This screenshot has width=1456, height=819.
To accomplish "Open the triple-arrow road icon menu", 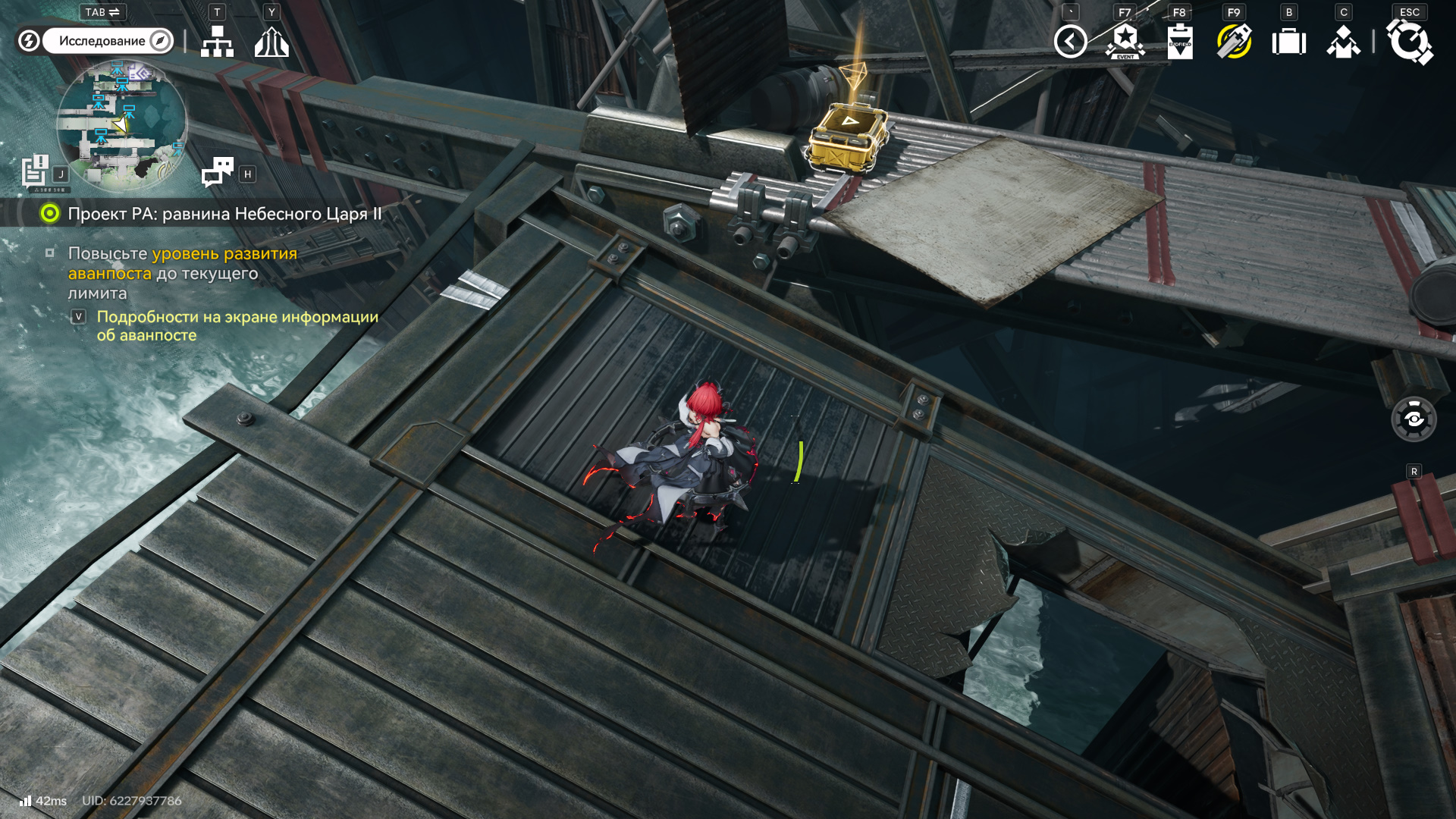I will pyautogui.click(x=271, y=42).
